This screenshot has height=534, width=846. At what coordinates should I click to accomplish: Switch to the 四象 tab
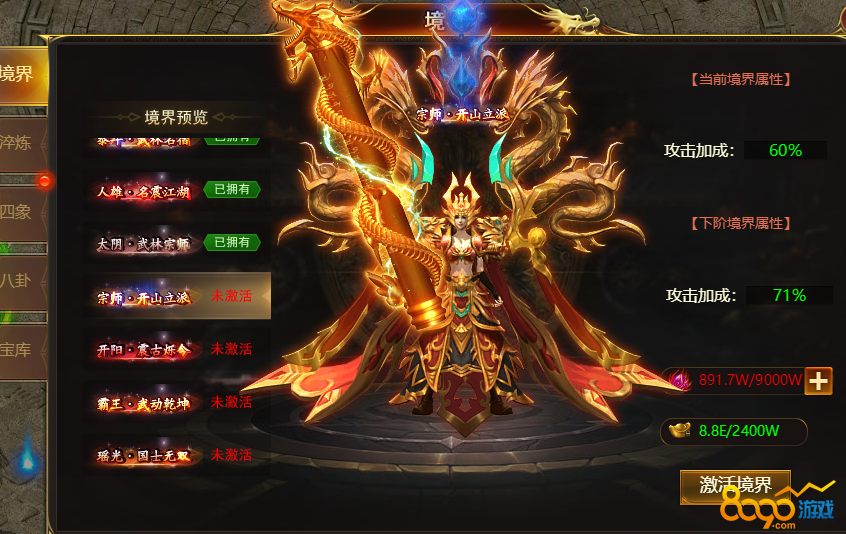coord(18,211)
